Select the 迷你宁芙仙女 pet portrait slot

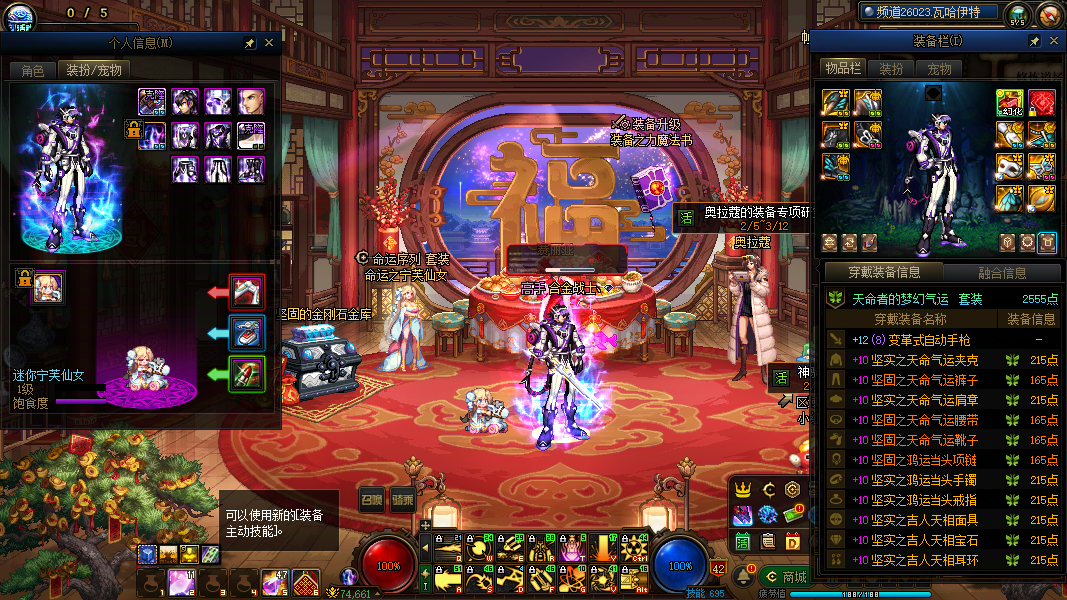pyautogui.click(x=47, y=288)
